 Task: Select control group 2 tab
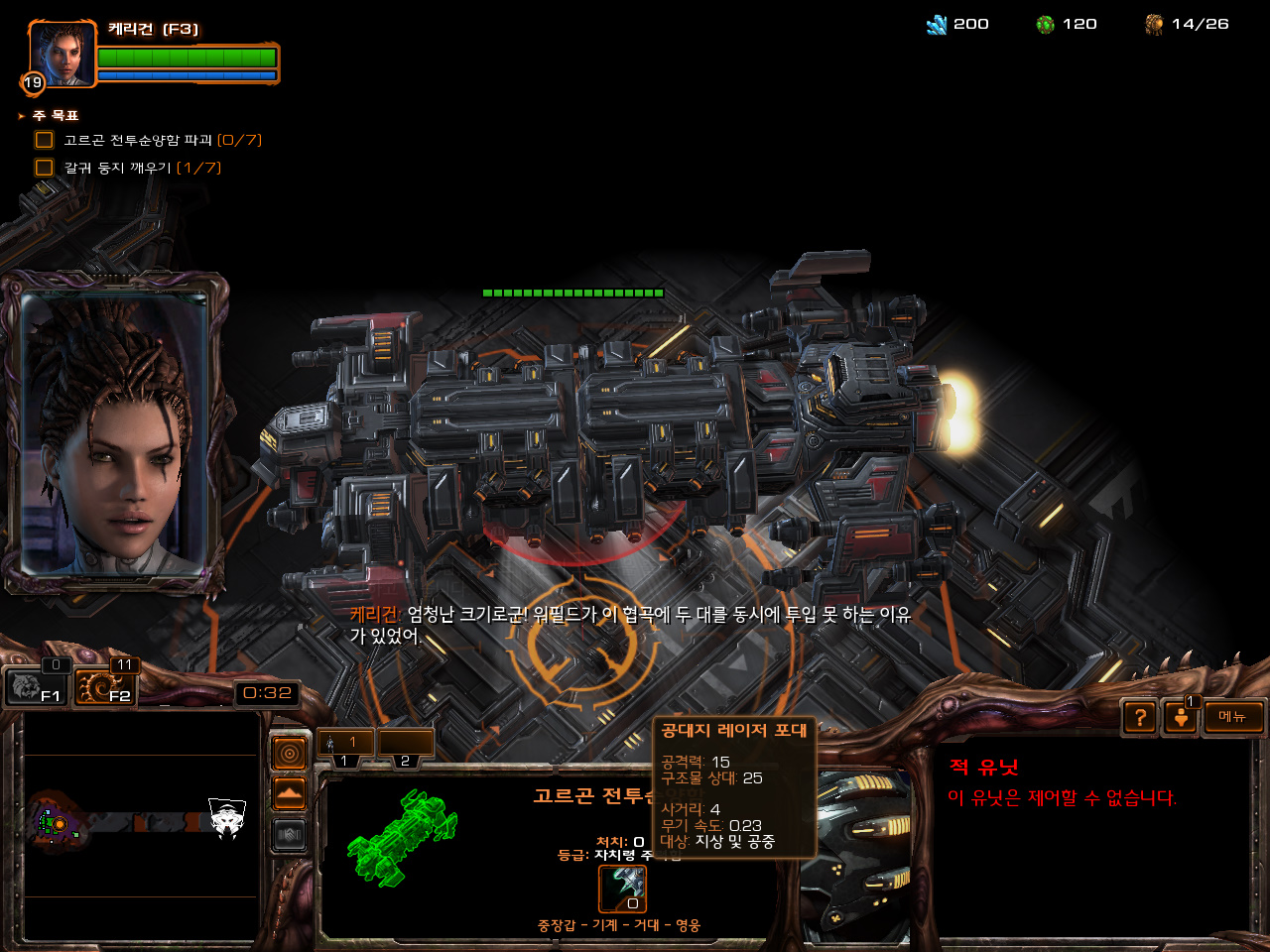pos(405,744)
